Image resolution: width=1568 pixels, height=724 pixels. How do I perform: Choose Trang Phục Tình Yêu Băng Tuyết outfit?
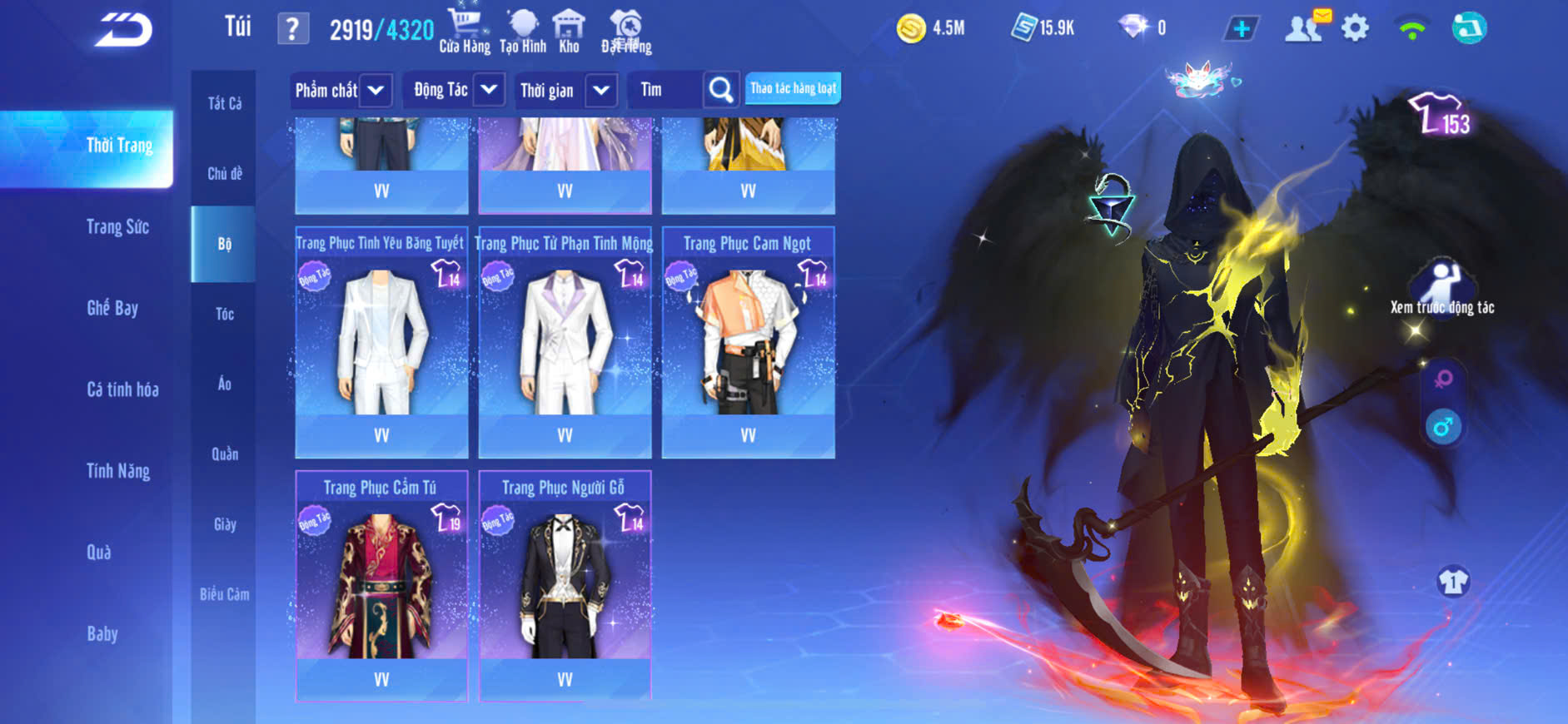click(381, 343)
